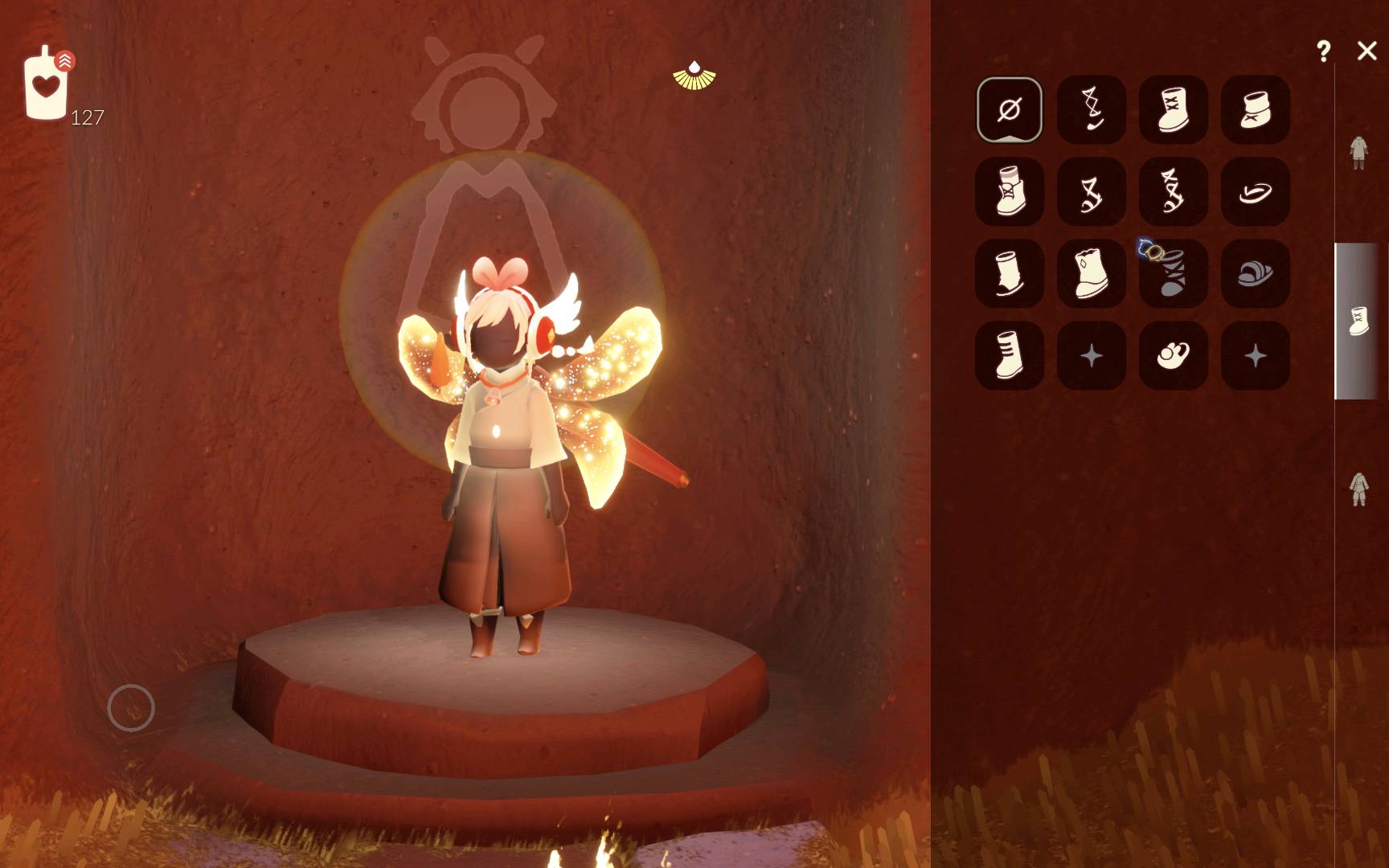Open the question mark help
Image resolution: width=1389 pixels, height=868 pixels.
1323,51
